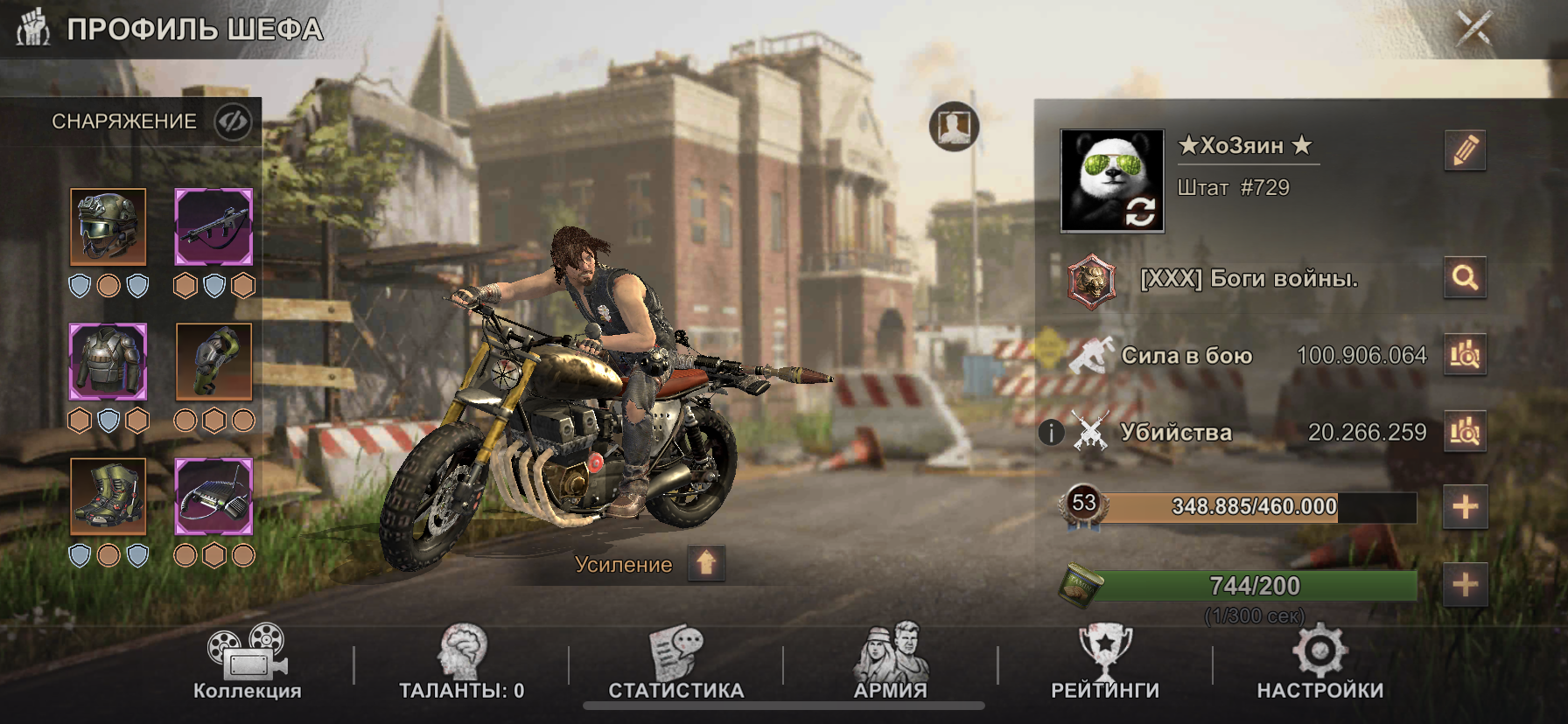This screenshot has height=724, width=1568.
Task: Open the АРМИЯ army menu
Action: tap(891, 664)
